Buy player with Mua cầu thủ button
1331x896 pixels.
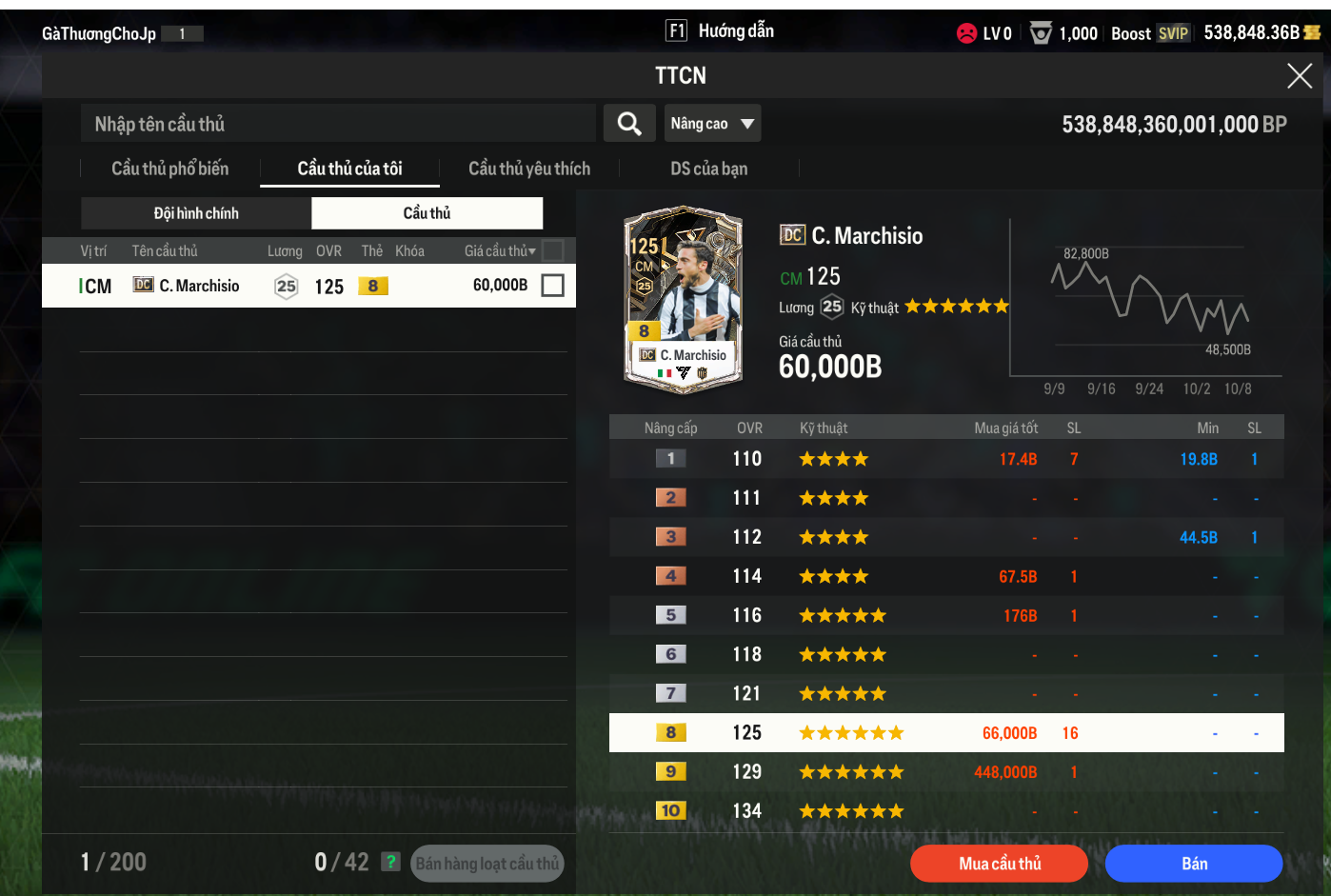(999, 864)
